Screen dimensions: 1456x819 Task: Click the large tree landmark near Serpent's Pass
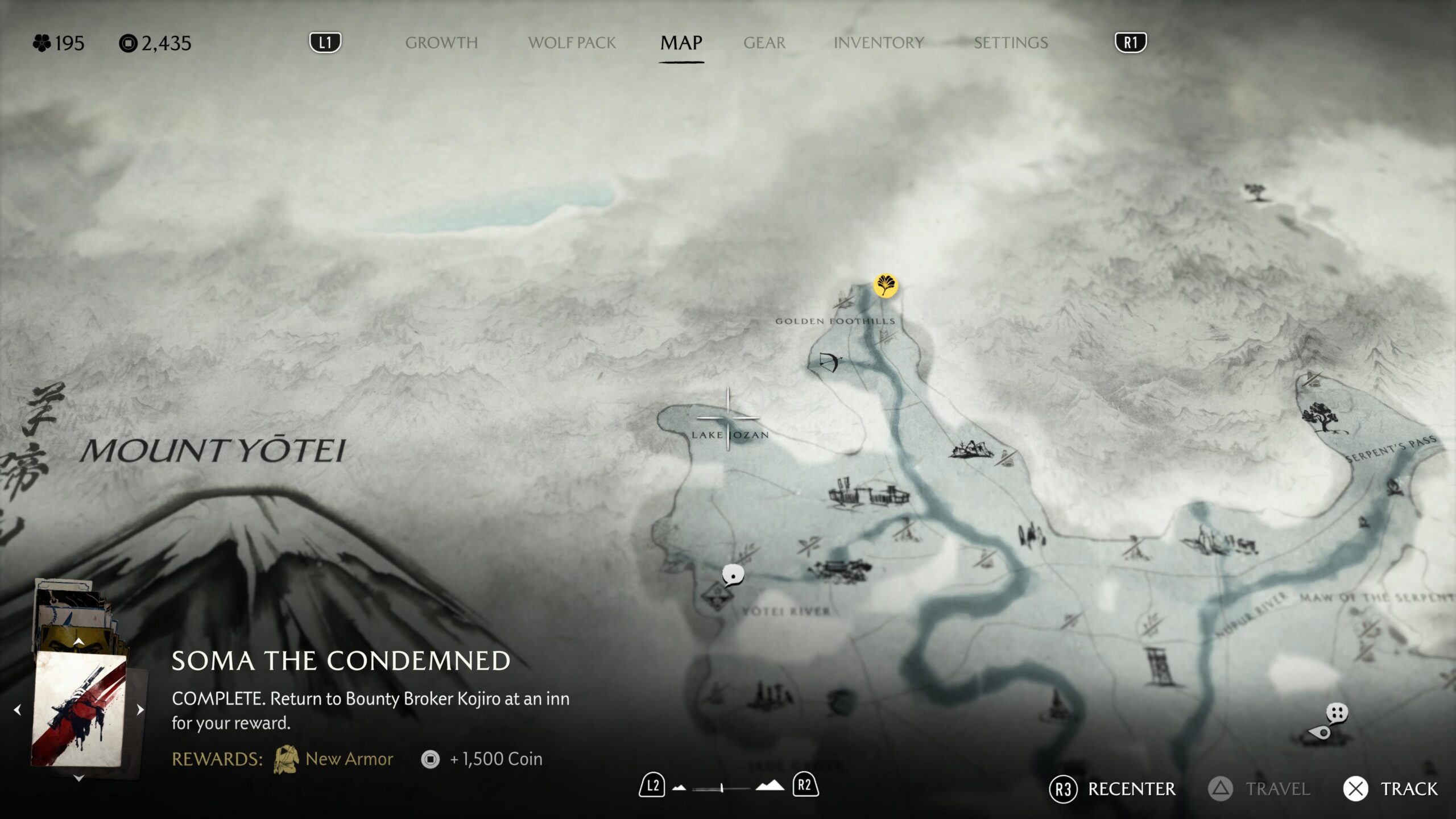1322,418
